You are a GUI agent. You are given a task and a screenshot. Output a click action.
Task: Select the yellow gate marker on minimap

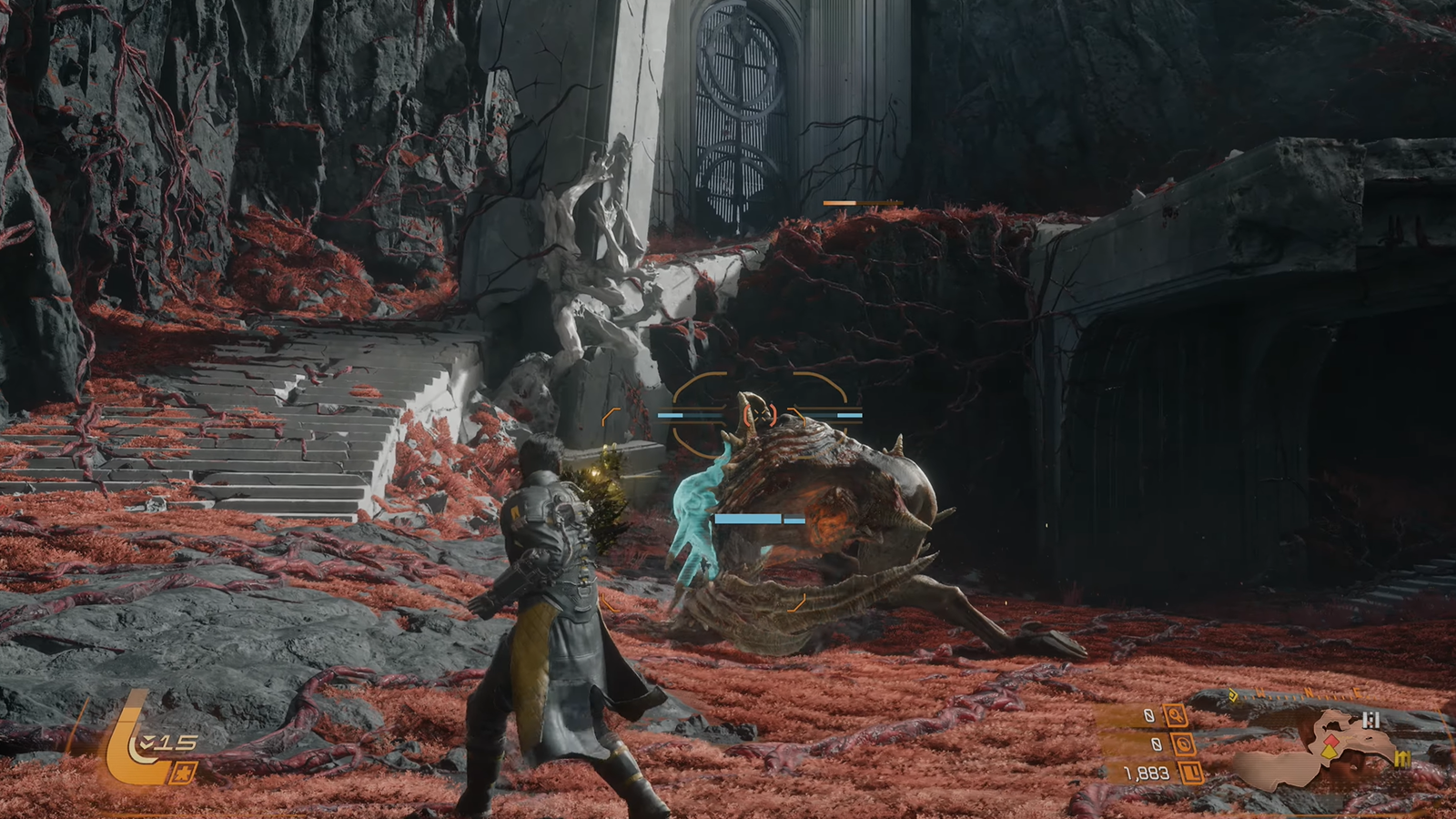[1402, 758]
